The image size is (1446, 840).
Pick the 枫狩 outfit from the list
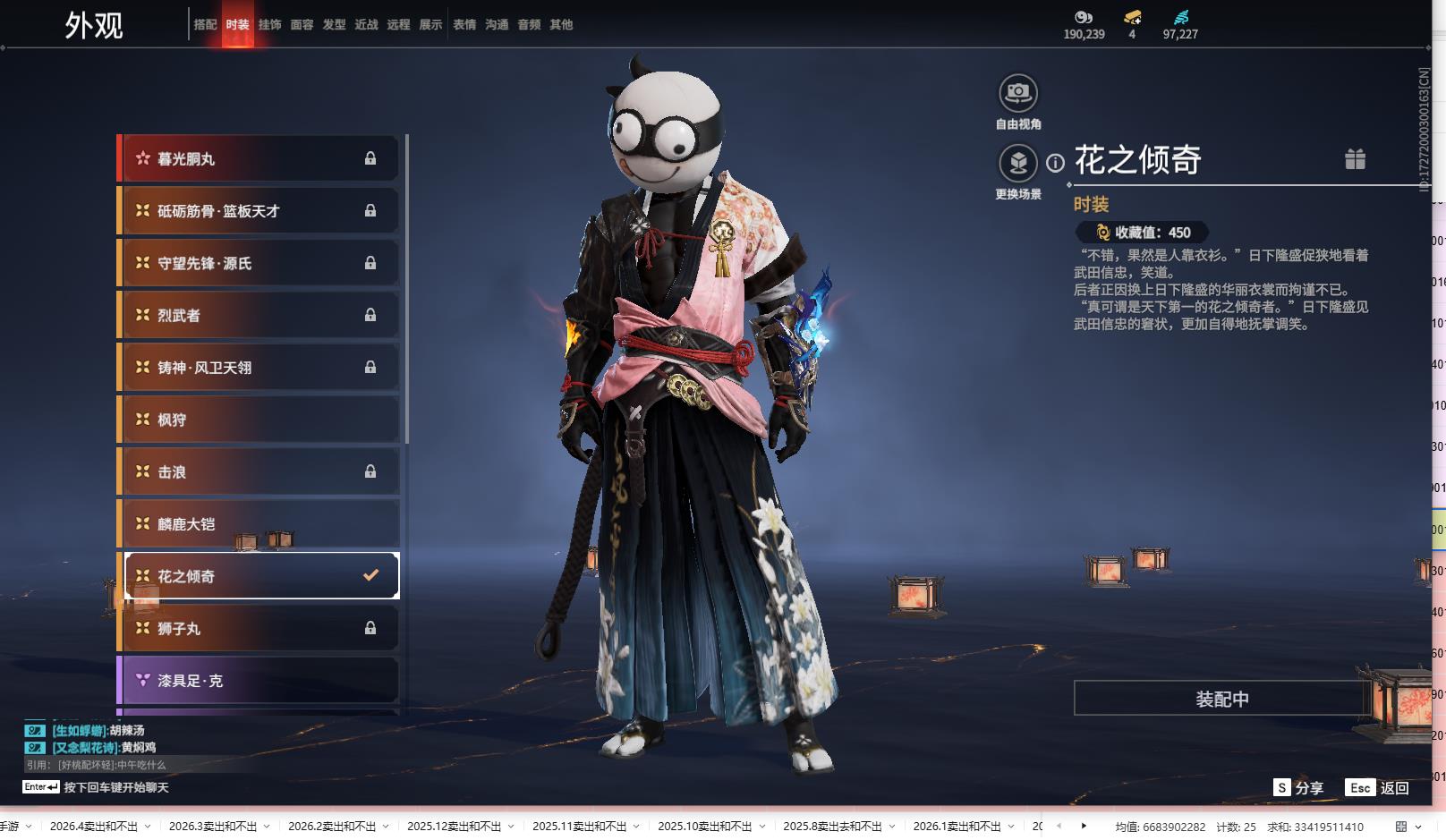(x=259, y=420)
